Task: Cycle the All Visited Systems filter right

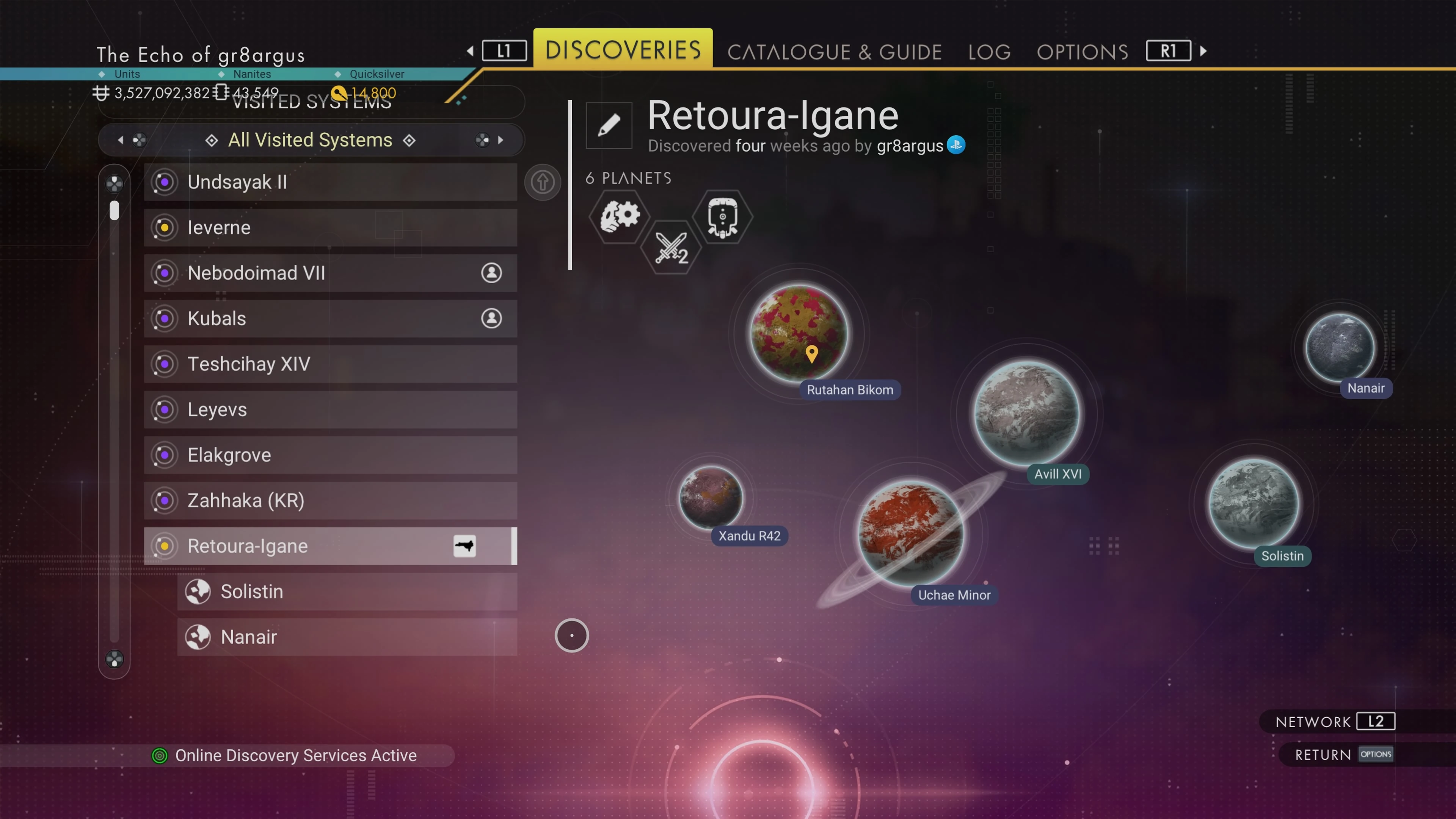Action: pyautogui.click(x=500, y=140)
